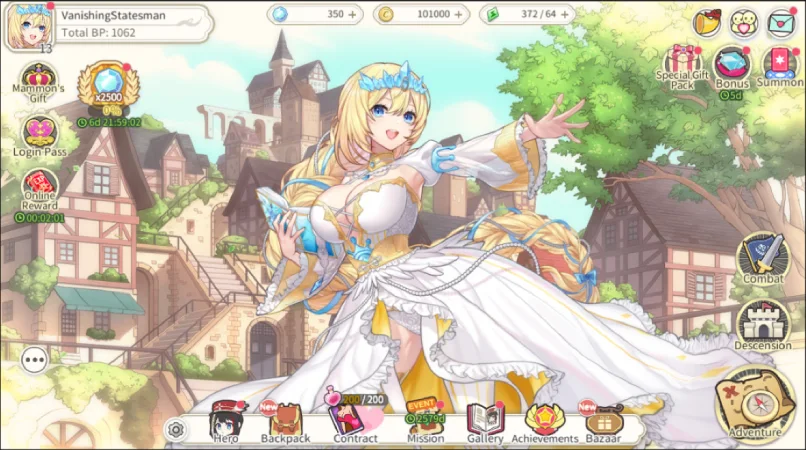
Task: Open the gear settings button
Action: click(x=176, y=430)
